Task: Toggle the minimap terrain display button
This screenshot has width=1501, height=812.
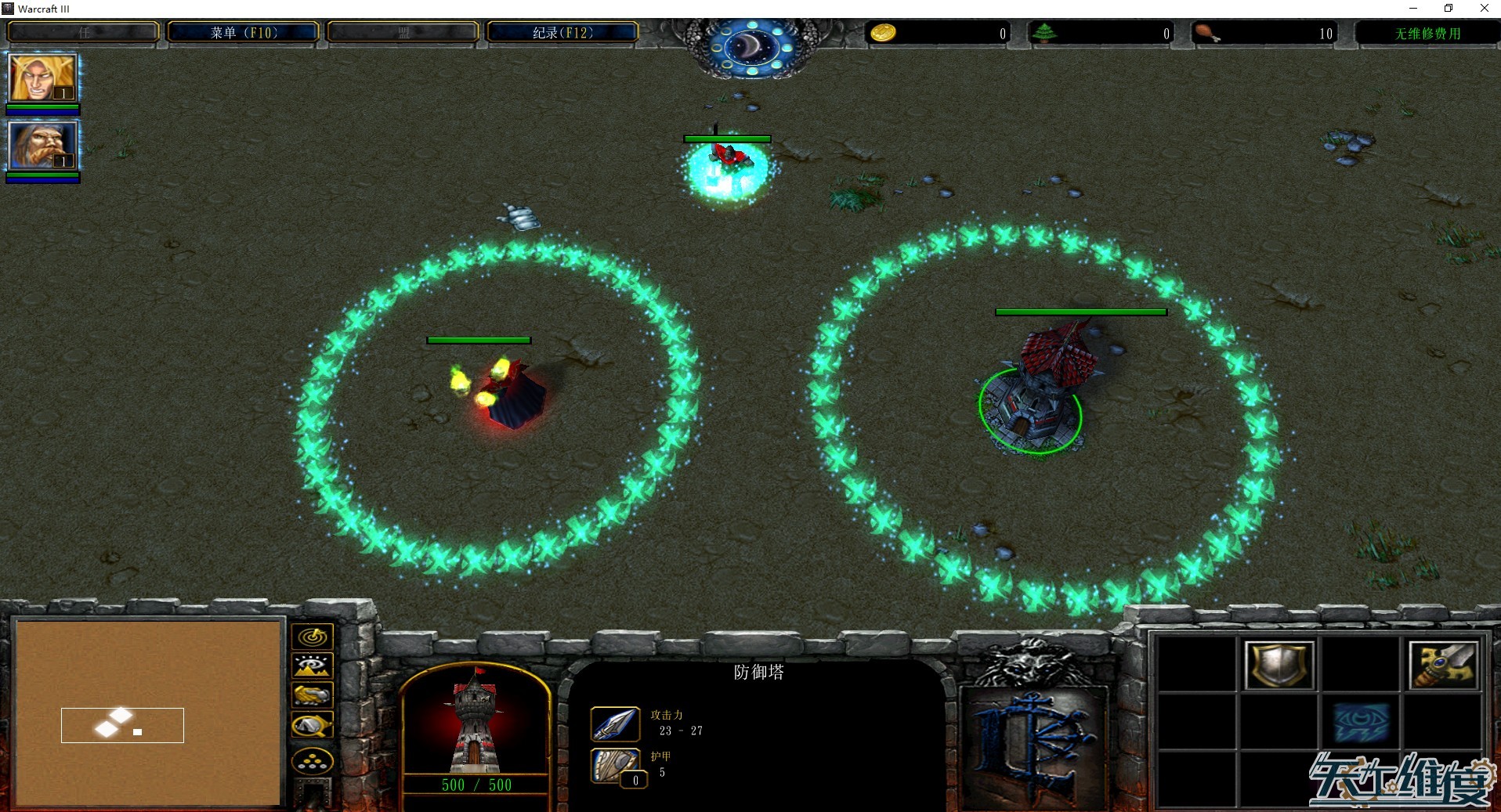Action: coord(312,666)
